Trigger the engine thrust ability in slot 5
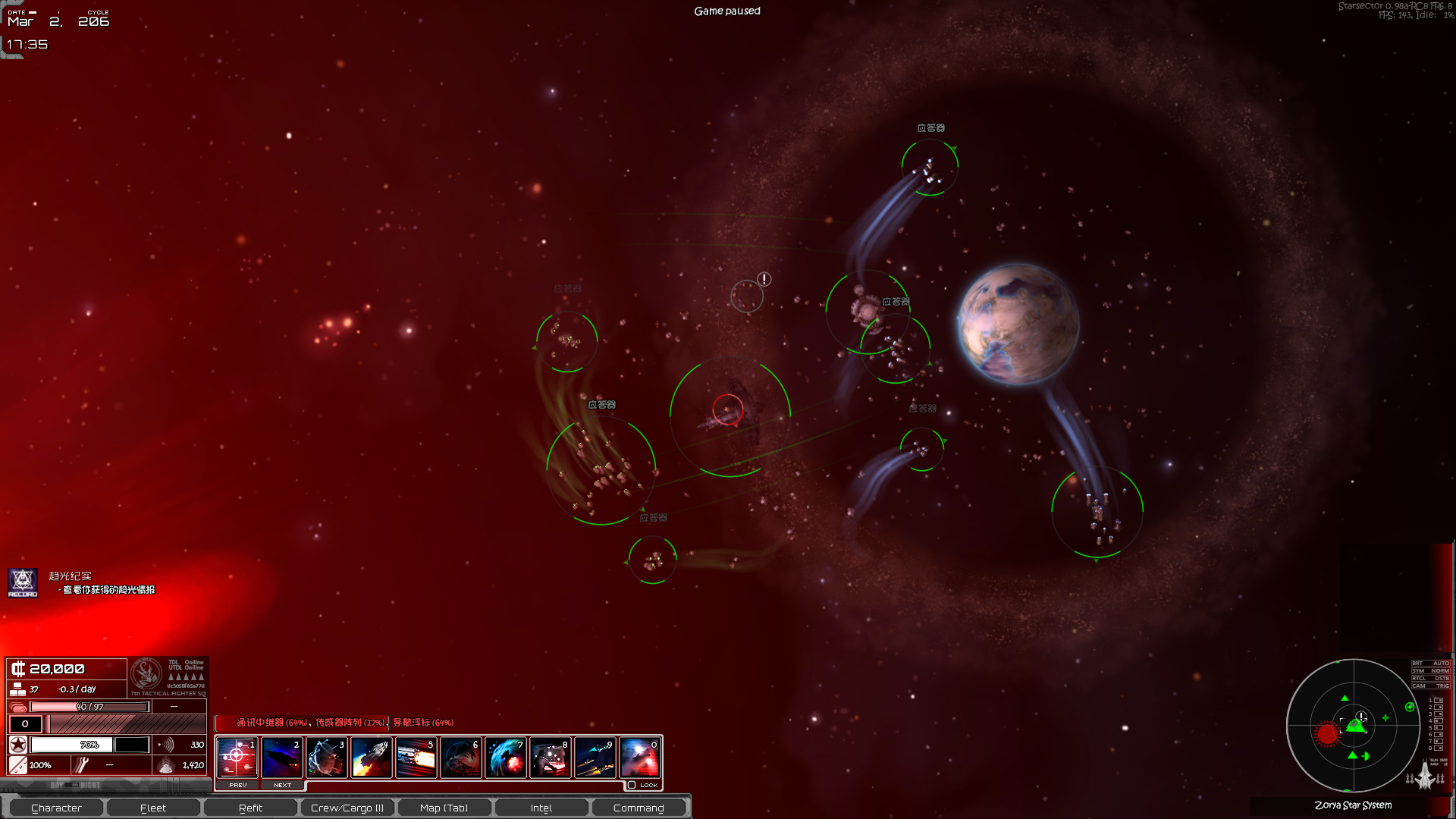 [416, 757]
